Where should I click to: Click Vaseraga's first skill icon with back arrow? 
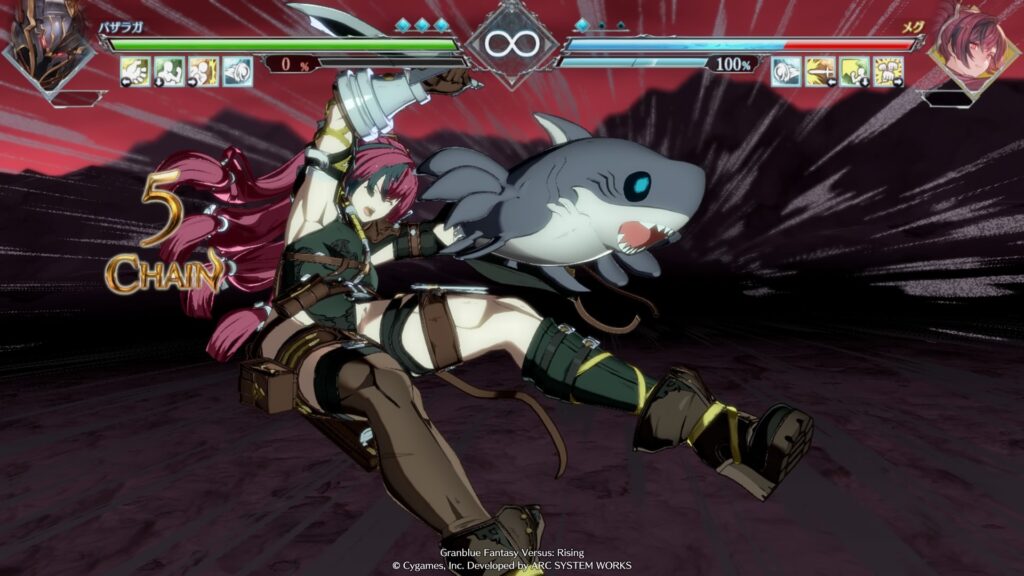135,71
